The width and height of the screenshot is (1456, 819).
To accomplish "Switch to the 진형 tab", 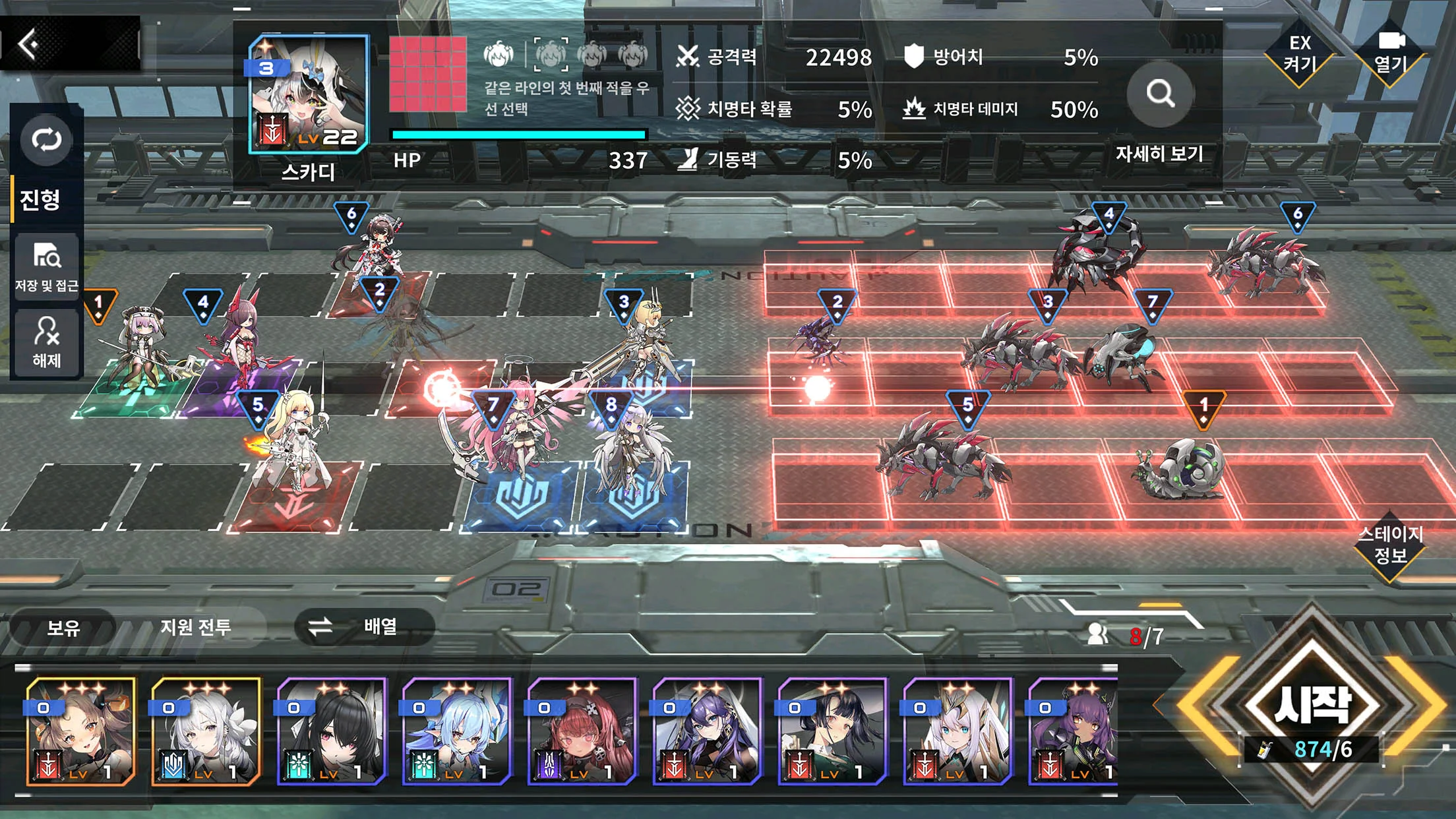I will click(41, 199).
